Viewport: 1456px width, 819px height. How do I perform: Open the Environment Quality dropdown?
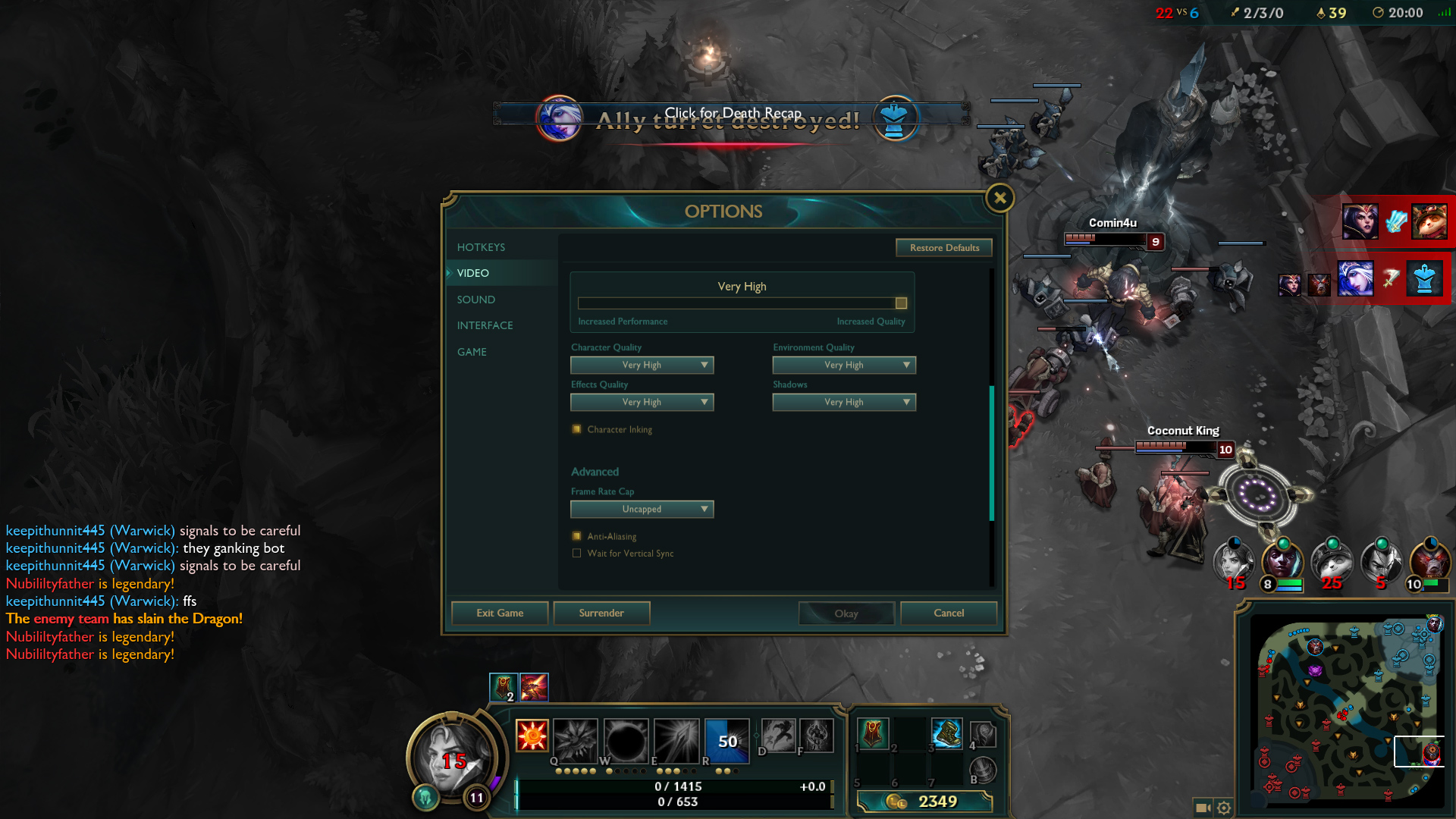tap(844, 365)
